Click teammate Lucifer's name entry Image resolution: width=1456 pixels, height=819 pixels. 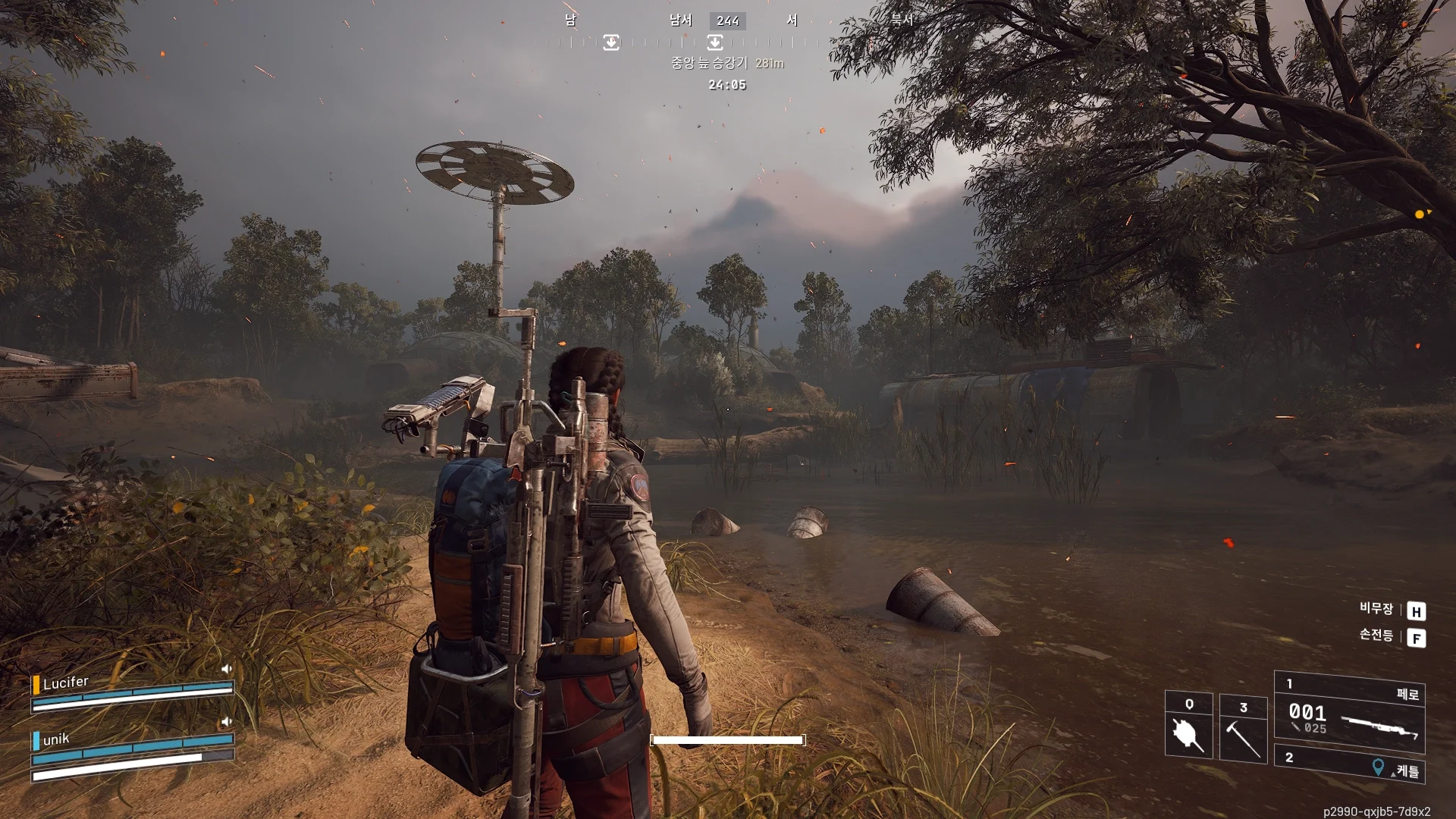(x=66, y=683)
